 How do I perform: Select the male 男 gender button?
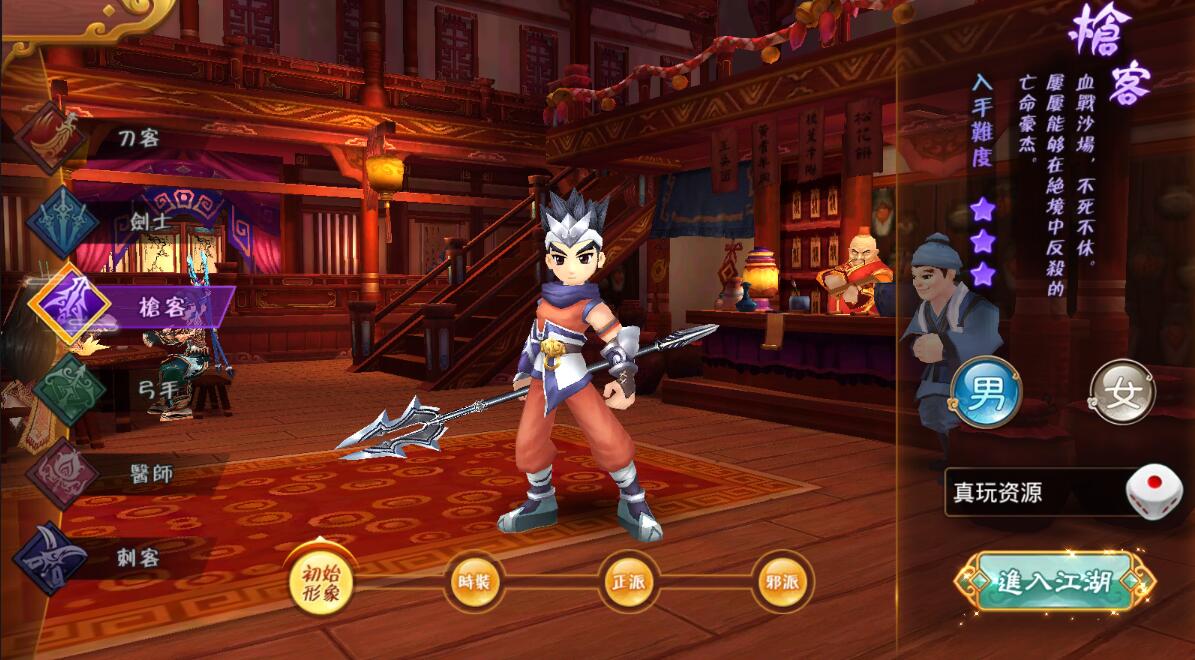985,391
